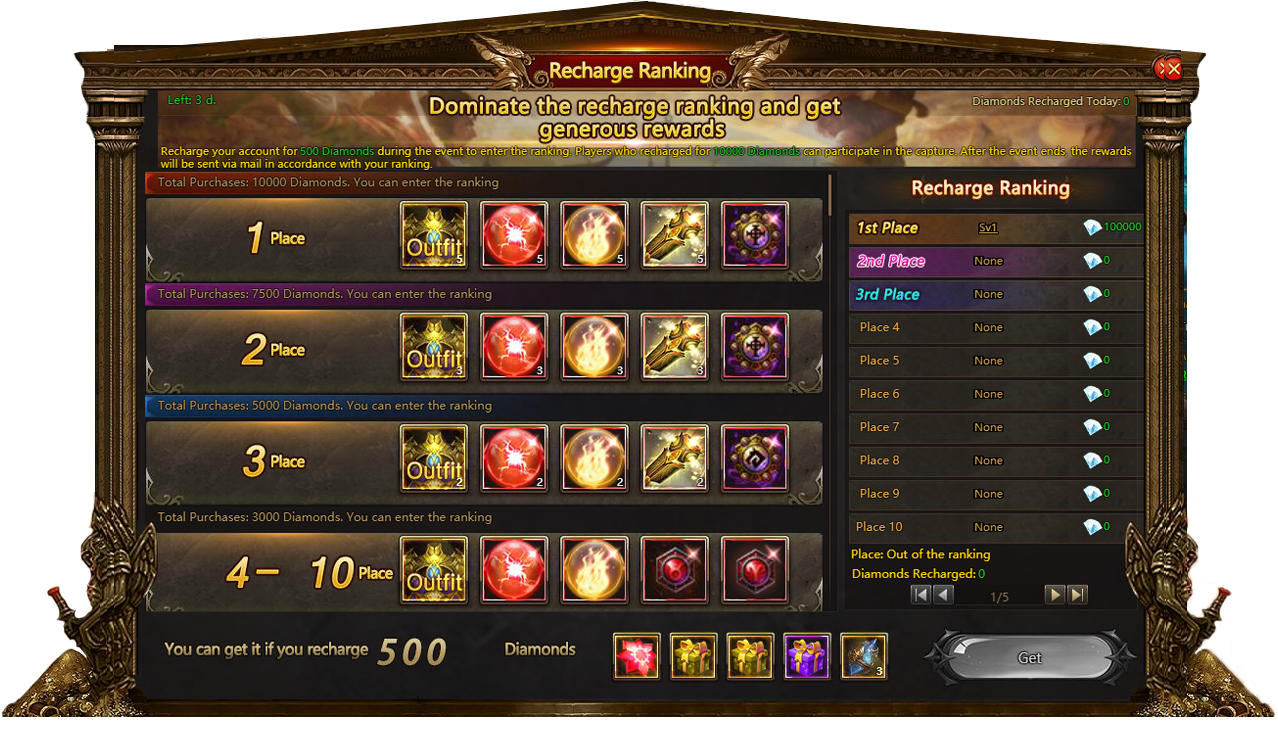This screenshot has width=1278, height=739.
Task: Inspect the purple gift box reward
Action: point(807,656)
